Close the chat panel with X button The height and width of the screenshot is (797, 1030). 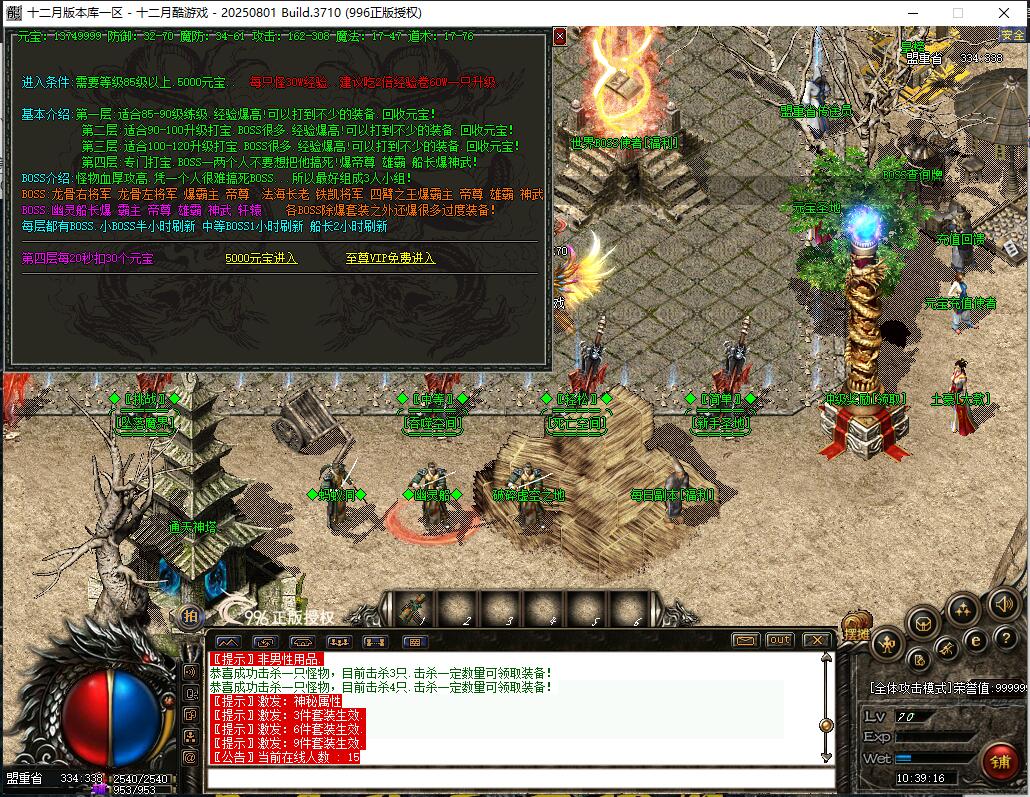(x=816, y=640)
